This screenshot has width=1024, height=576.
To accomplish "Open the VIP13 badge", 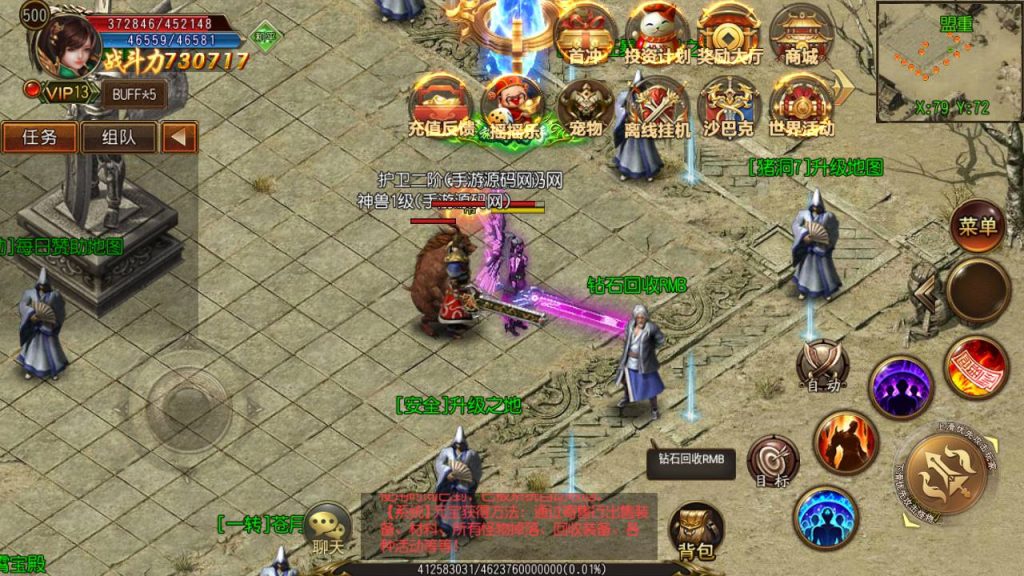I will tap(62, 92).
